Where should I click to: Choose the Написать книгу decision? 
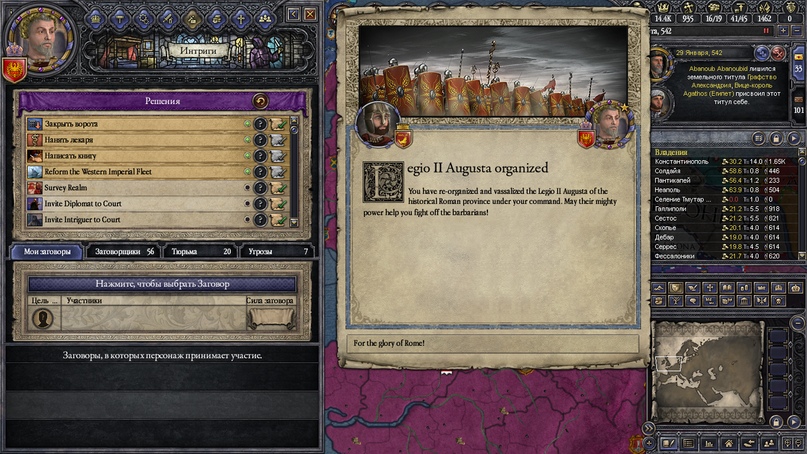(130, 156)
